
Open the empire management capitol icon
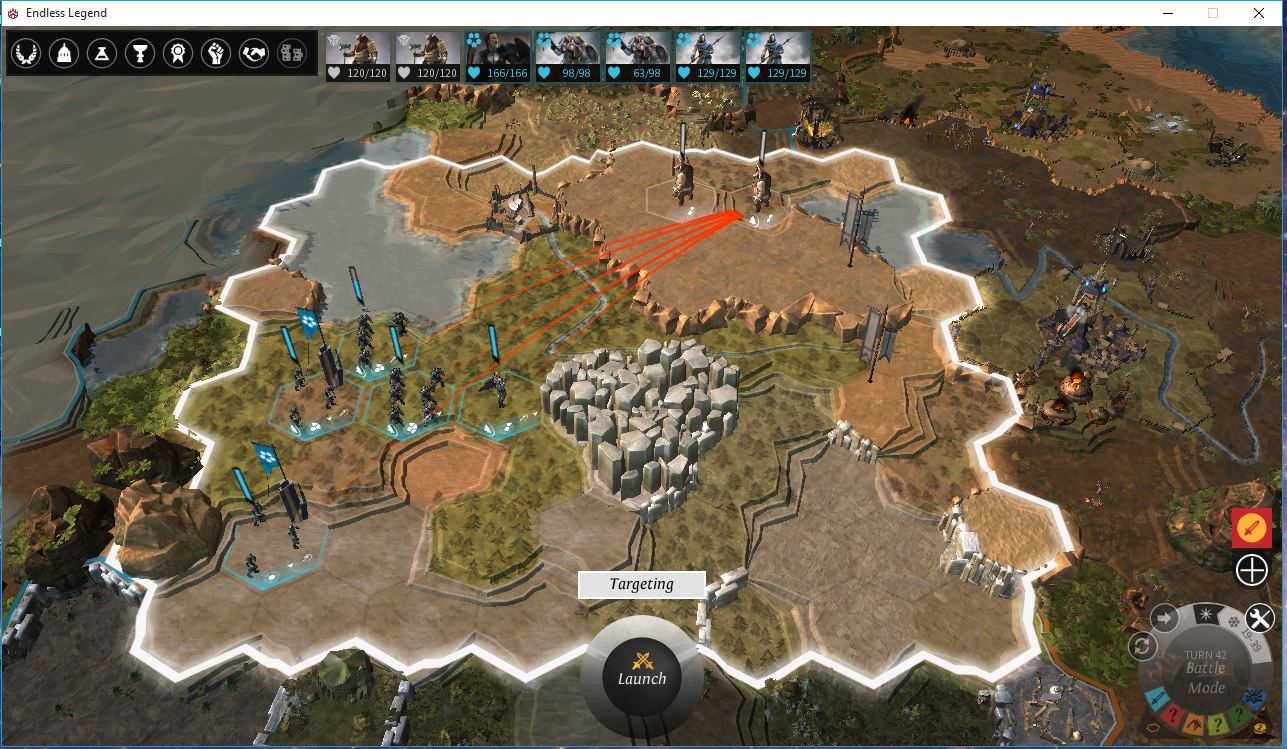point(65,54)
